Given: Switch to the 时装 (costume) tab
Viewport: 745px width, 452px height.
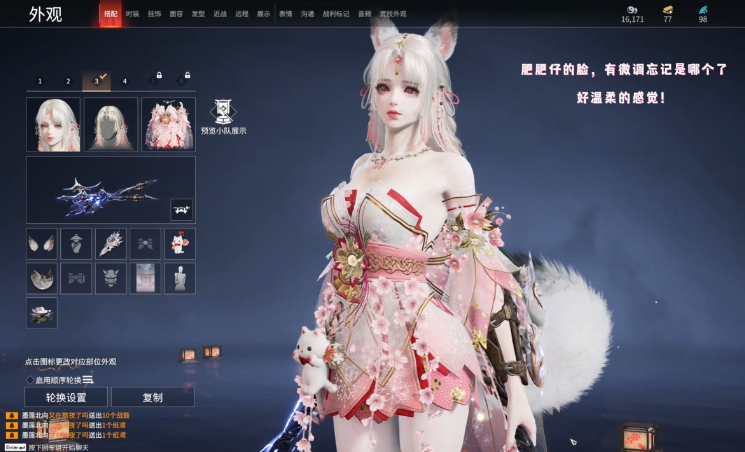Looking at the screenshot, I should pos(132,14).
